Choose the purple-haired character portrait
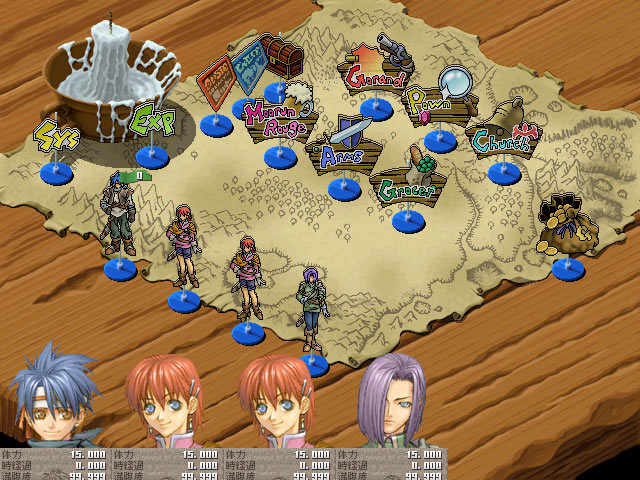The image size is (640, 480). pyautogui.click(x=390, y=400)
